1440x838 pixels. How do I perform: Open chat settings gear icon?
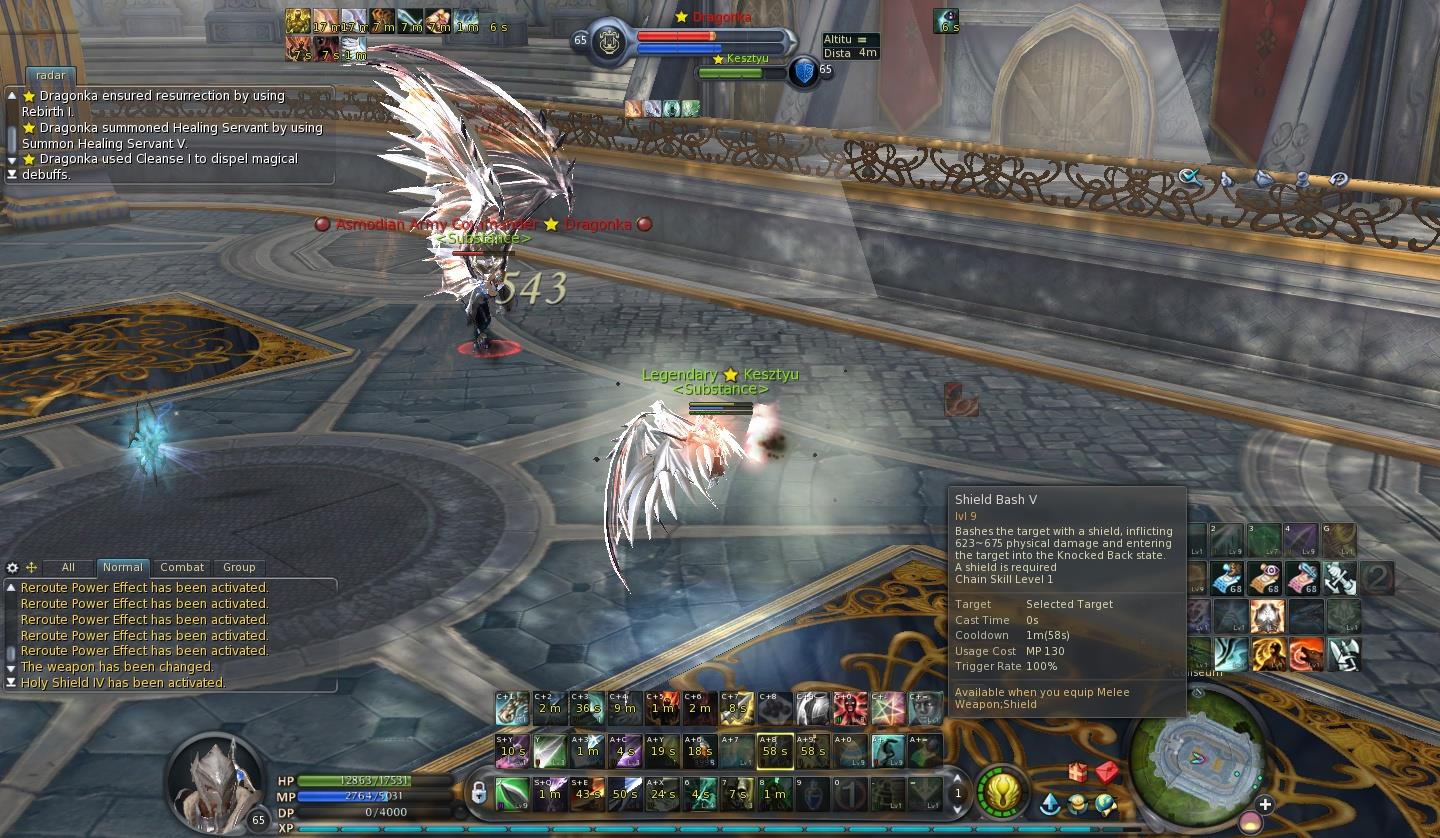coord(12,567)
